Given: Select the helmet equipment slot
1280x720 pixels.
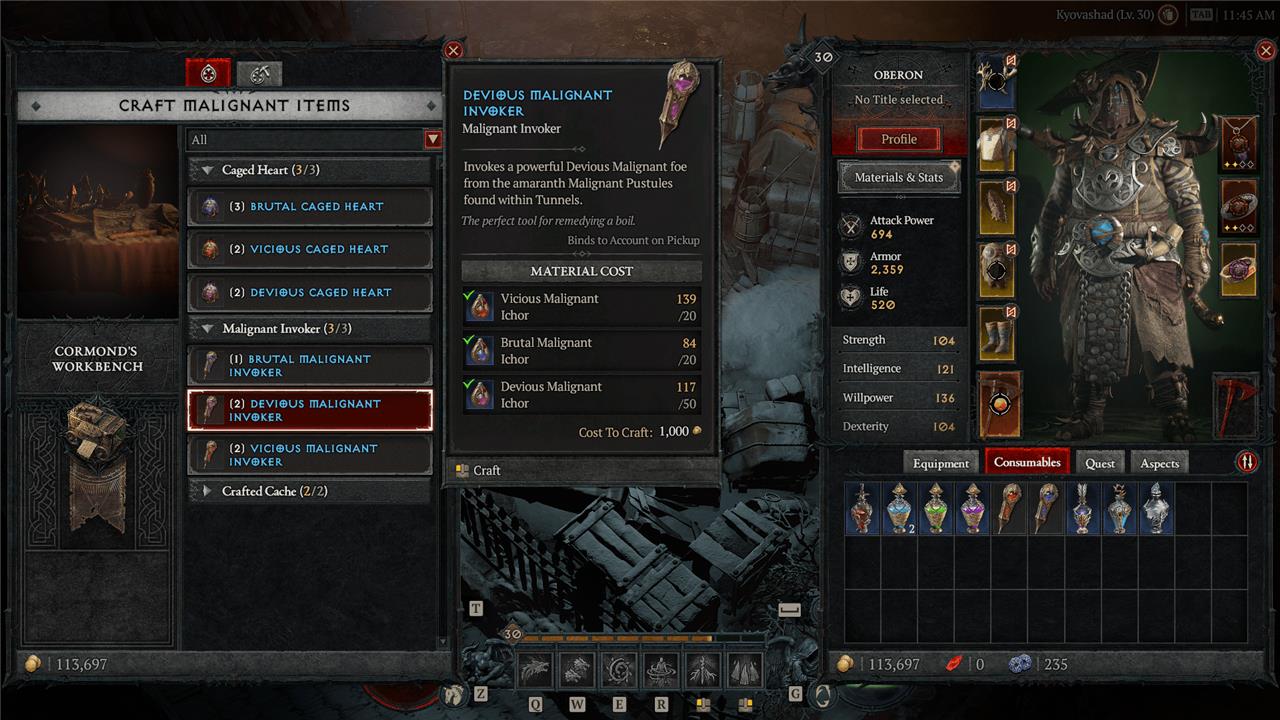Looking at the screenshot, I should click(996, 83).
